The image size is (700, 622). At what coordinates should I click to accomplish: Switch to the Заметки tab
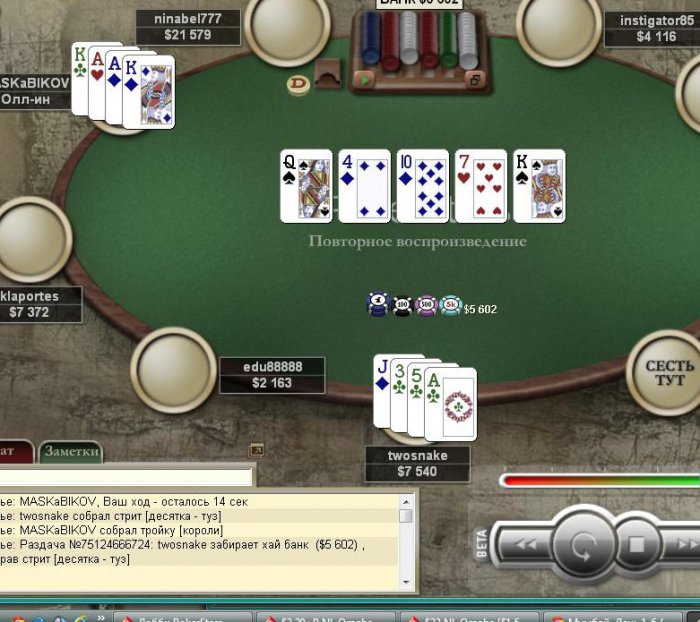(71, 452)
